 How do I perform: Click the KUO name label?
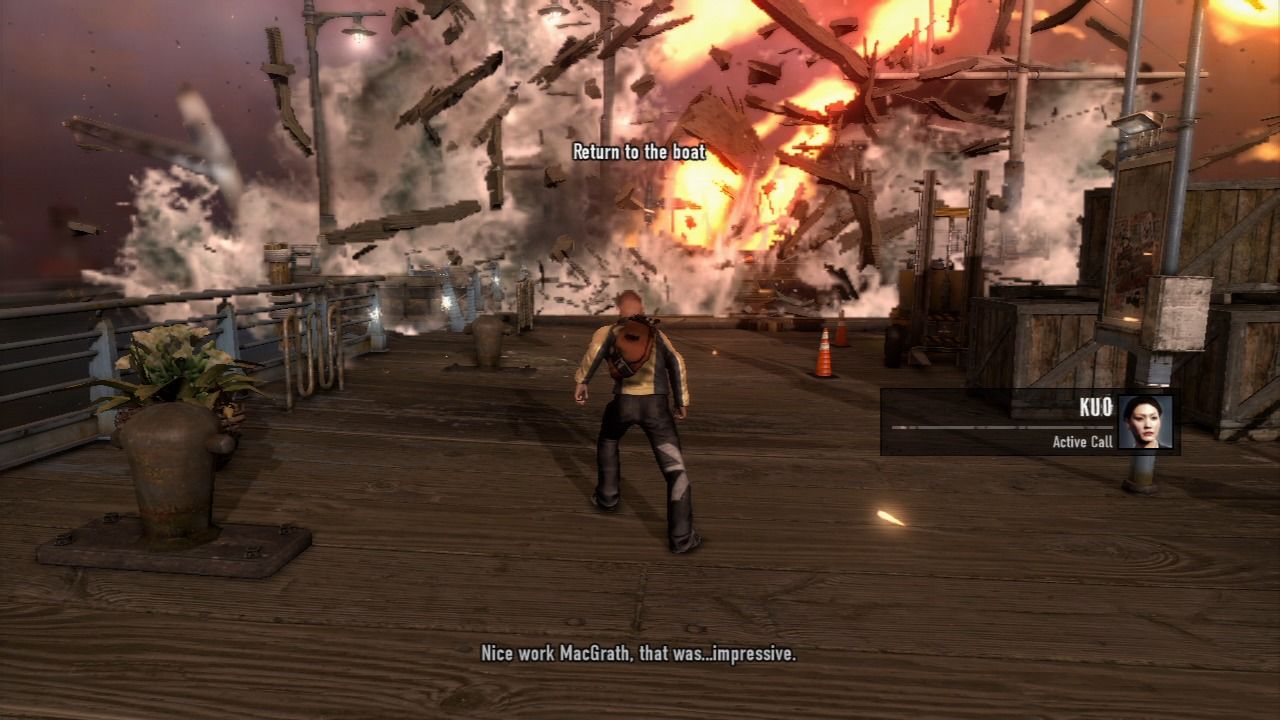[1097, 407]
